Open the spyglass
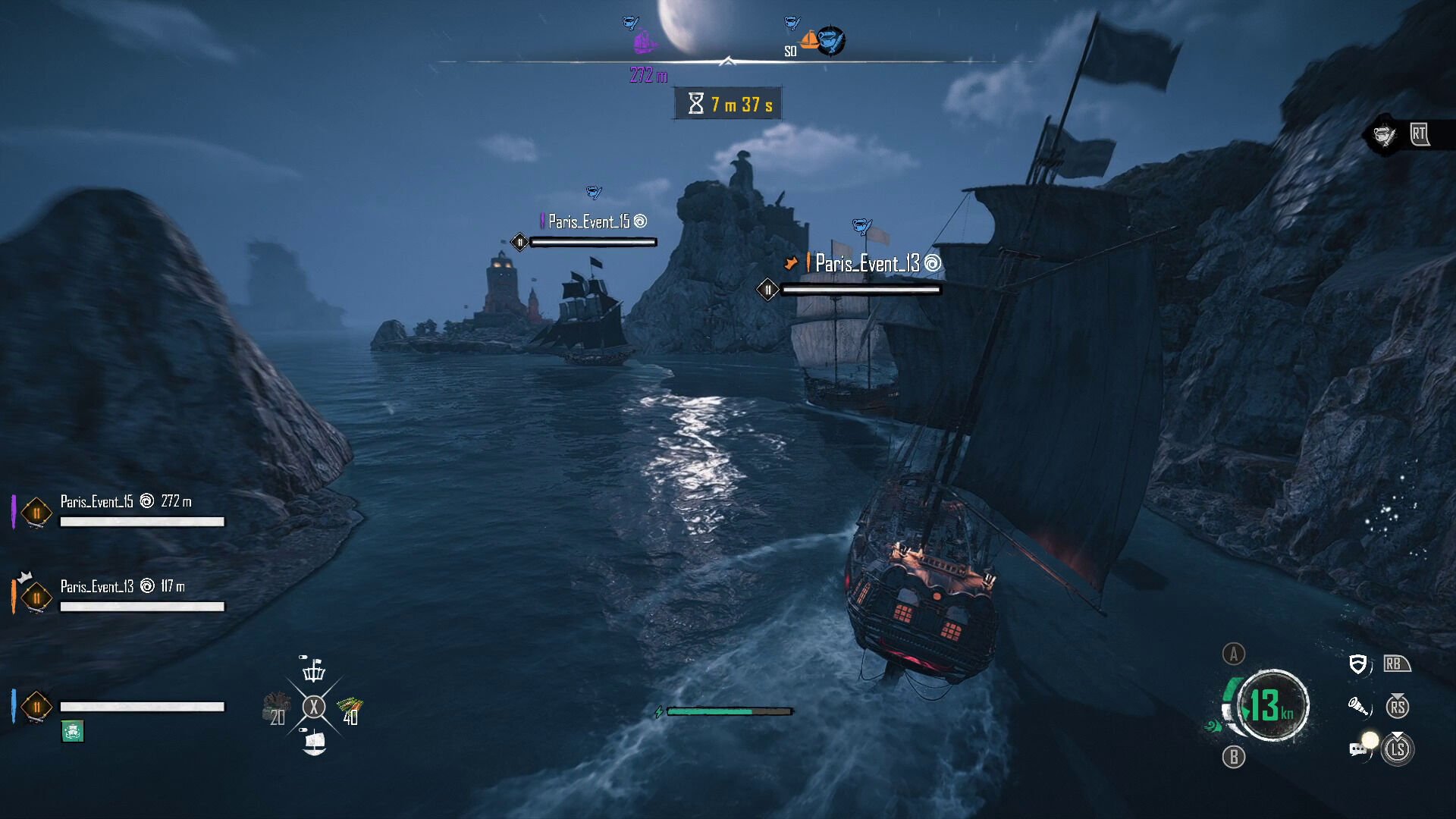The image size is (1456, 819). (1358, 708)
